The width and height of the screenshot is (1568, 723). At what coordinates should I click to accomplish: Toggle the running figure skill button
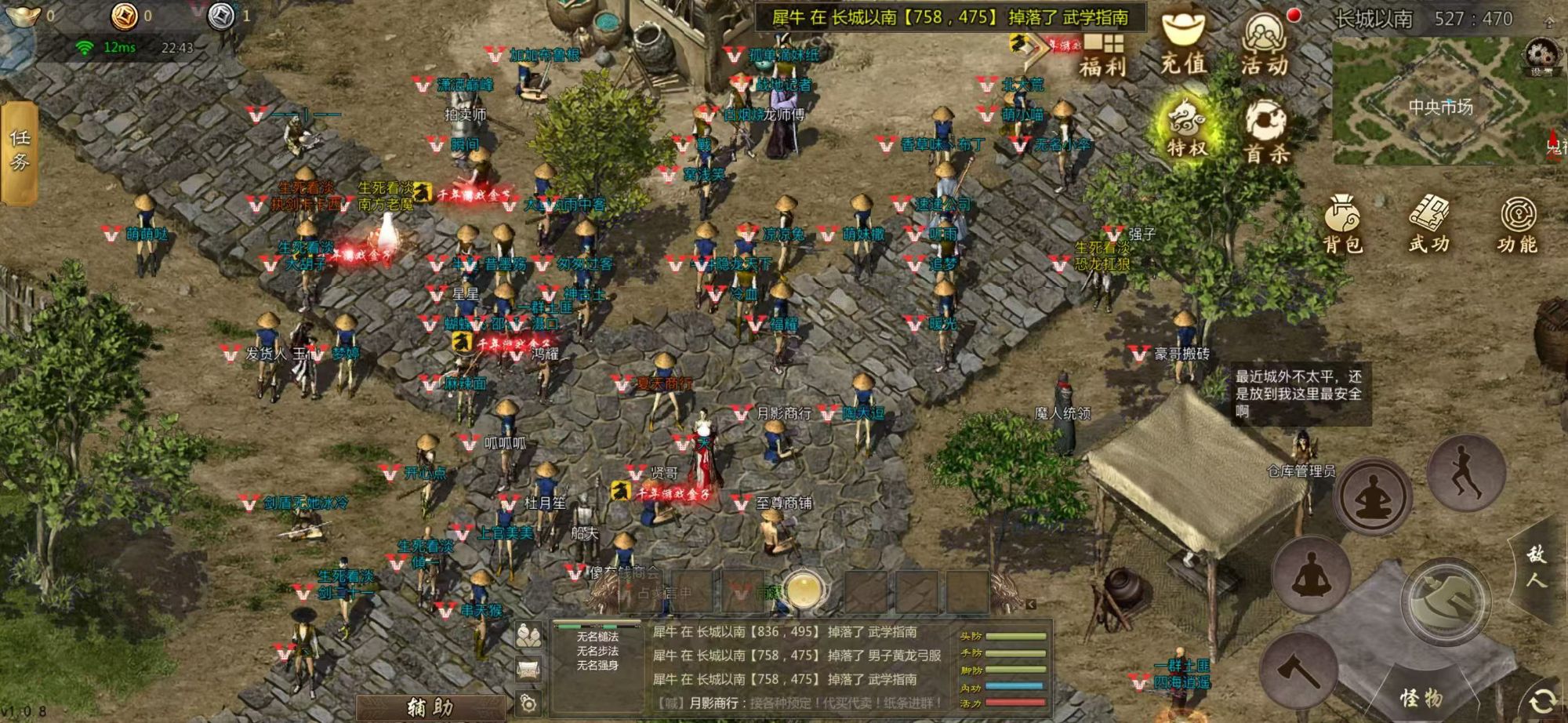[1465, 470]
